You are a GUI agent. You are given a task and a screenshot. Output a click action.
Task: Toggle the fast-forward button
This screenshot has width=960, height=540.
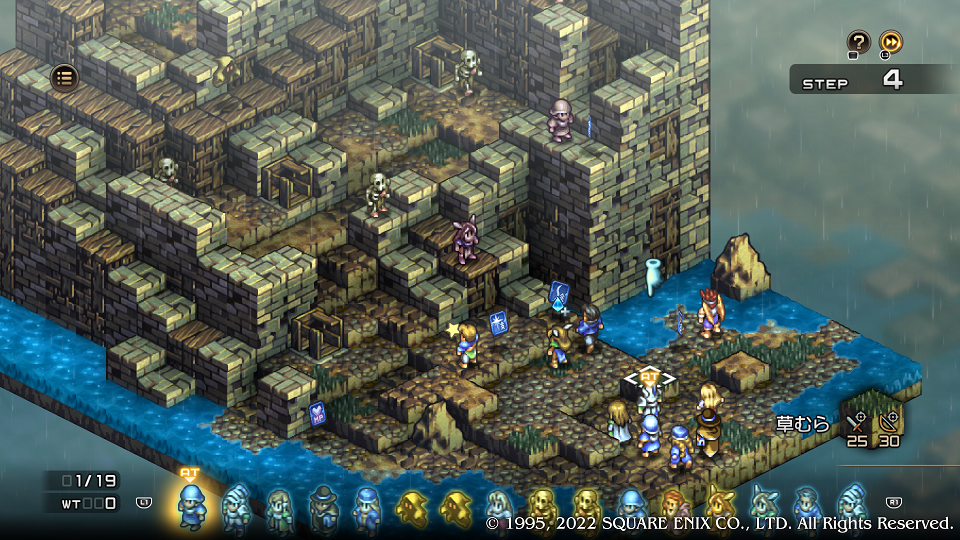(890, 42)
